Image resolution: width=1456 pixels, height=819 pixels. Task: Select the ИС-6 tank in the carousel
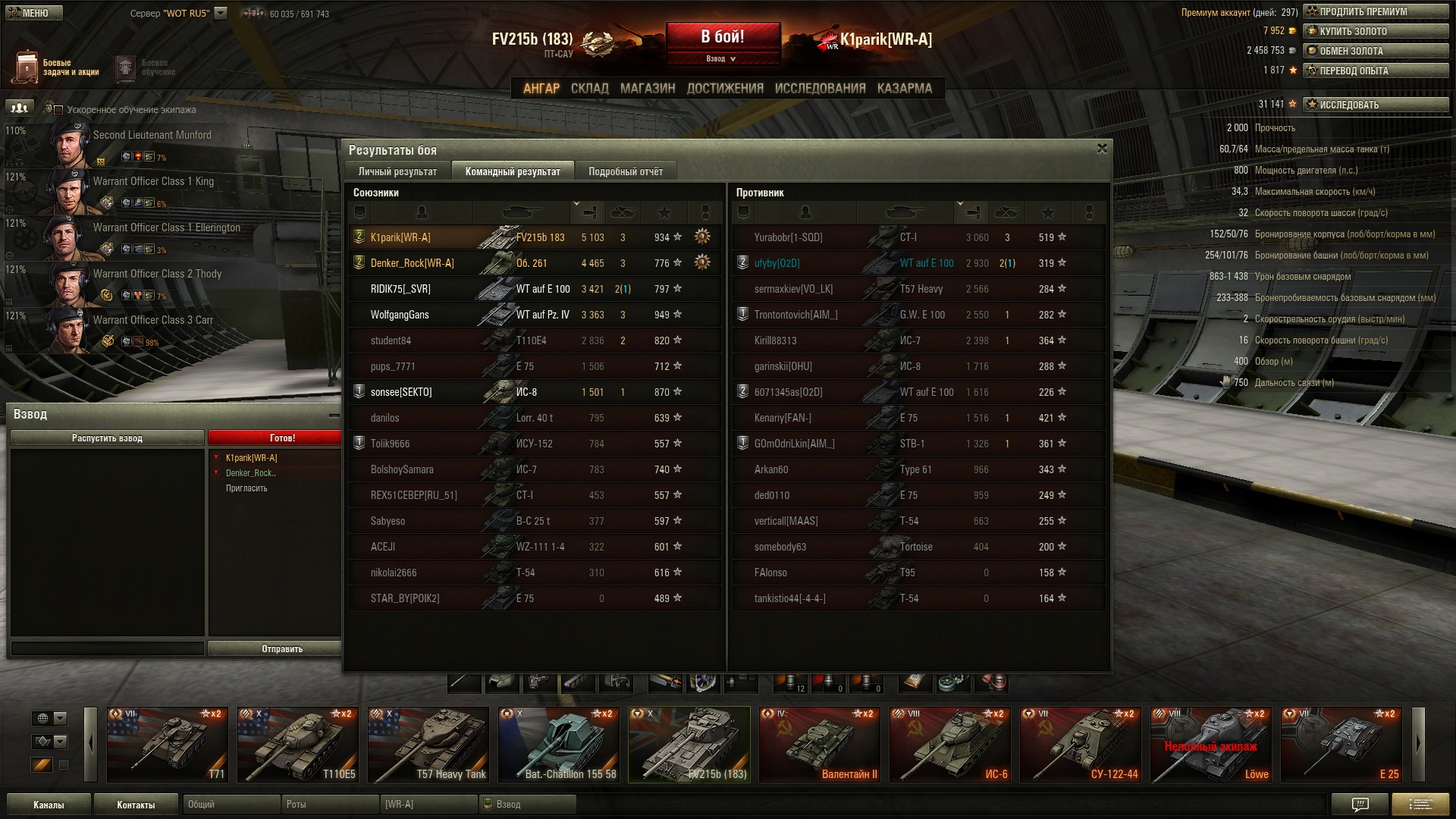coord(950,745)
